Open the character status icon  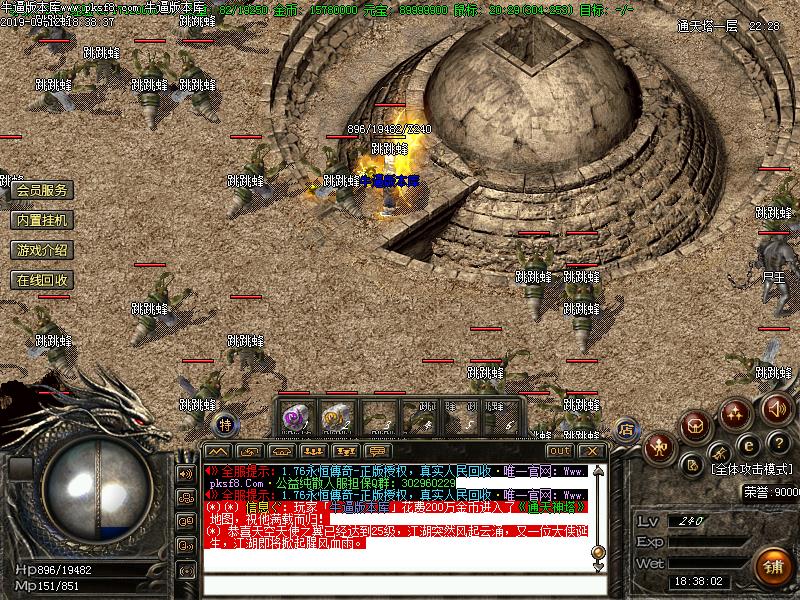[660, 446]
